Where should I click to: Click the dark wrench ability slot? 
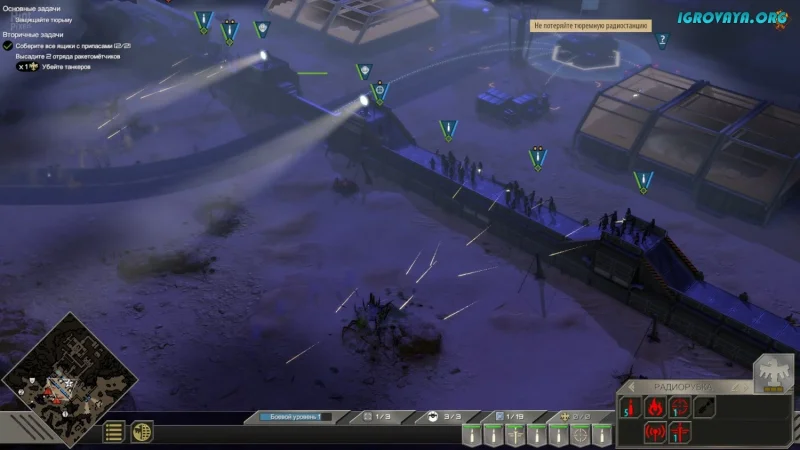tap(706, 408)
